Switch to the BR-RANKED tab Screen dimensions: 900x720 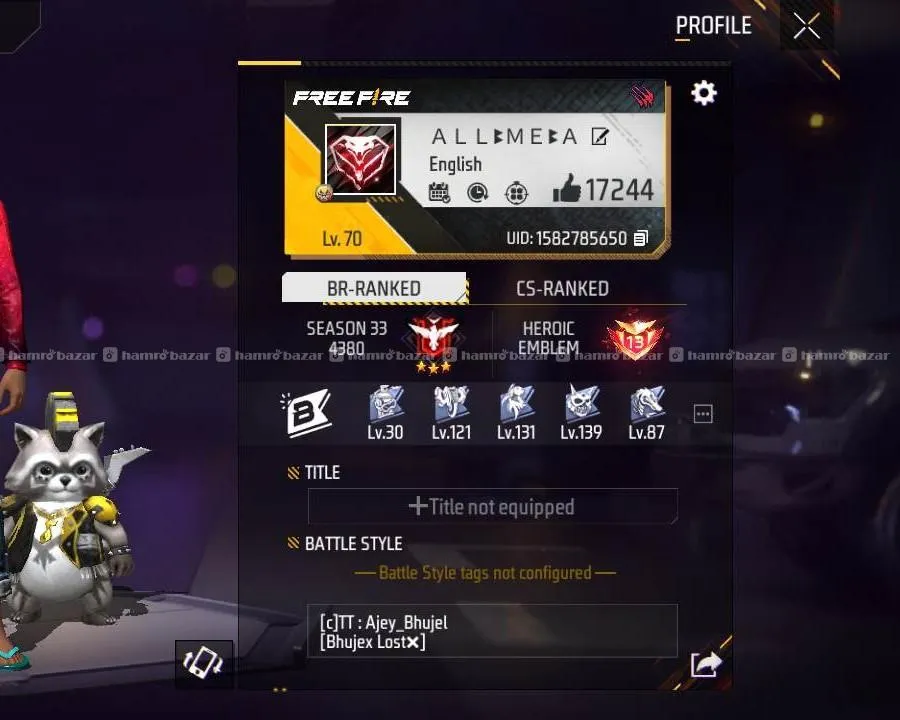[374, 288]
